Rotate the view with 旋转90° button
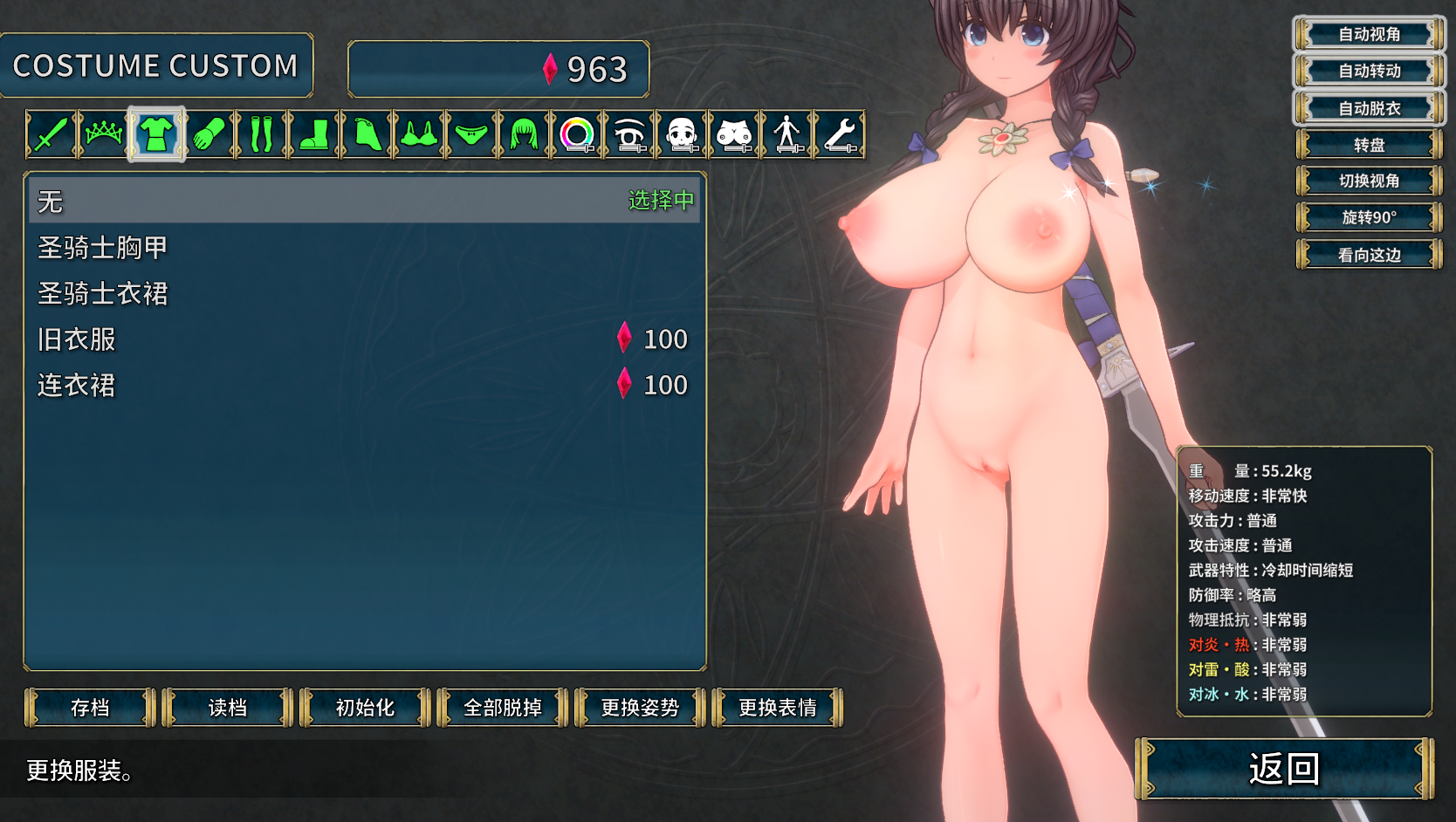This screenshot has height=822, width=1456. tap(1369, 217)
